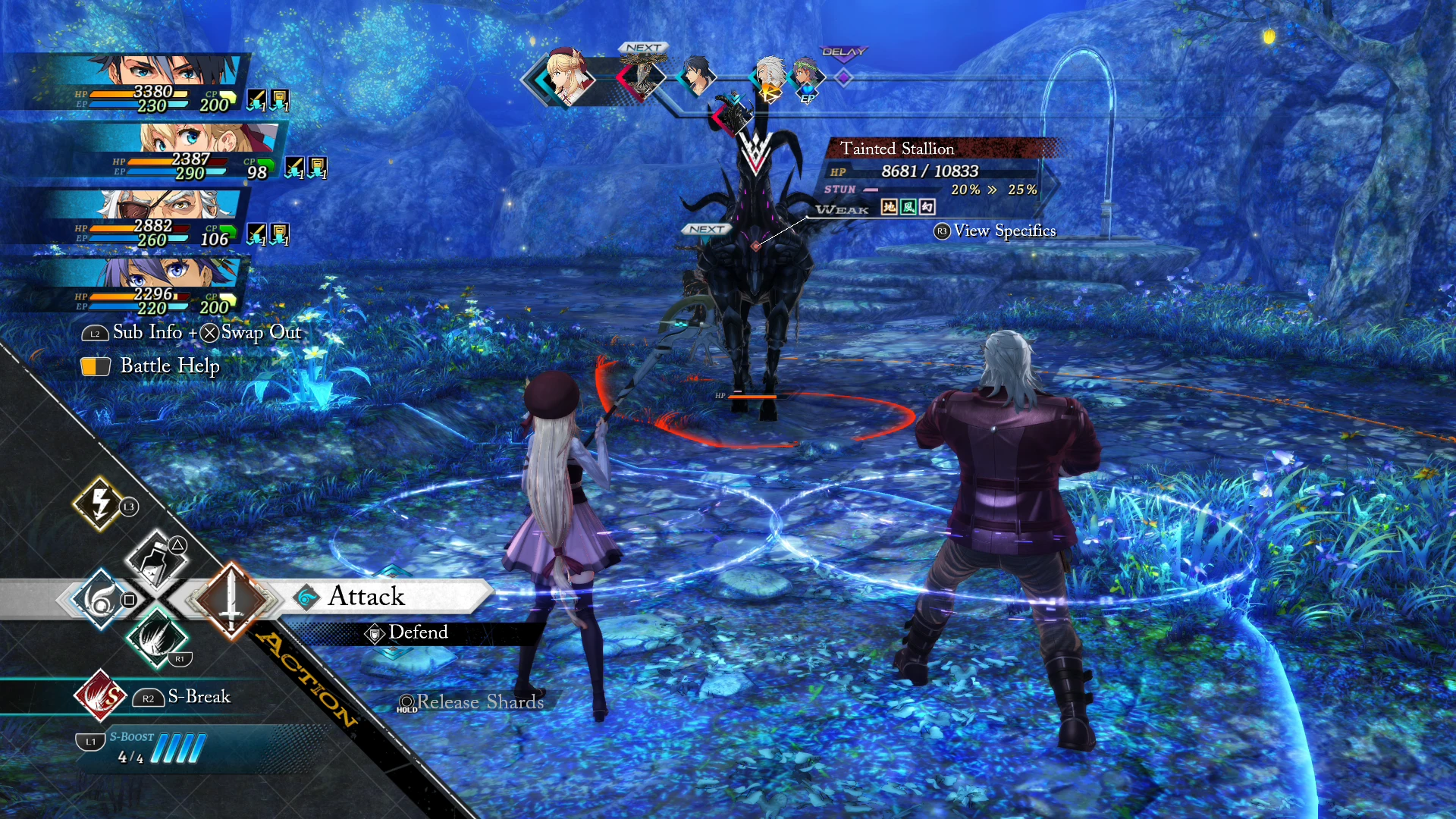Open the Crafts claw command icon
This screenshot has height=819, width=1456.
[157, 639]
